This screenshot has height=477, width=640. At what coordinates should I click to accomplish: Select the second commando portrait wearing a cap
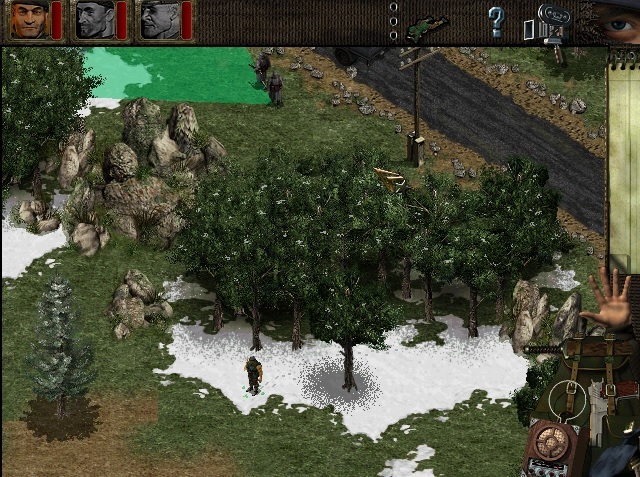95,20
